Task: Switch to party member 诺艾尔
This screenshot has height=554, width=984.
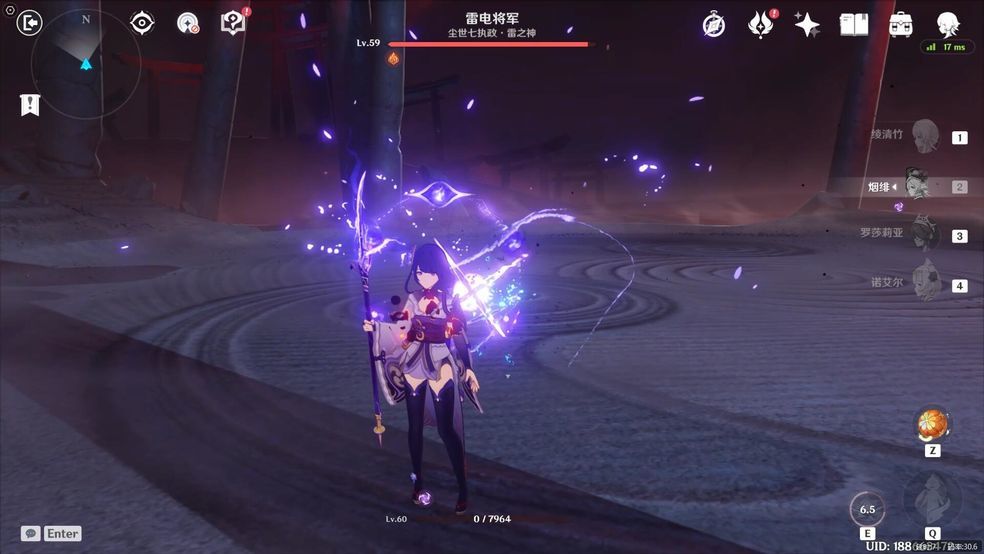Action: pos(925,283)
